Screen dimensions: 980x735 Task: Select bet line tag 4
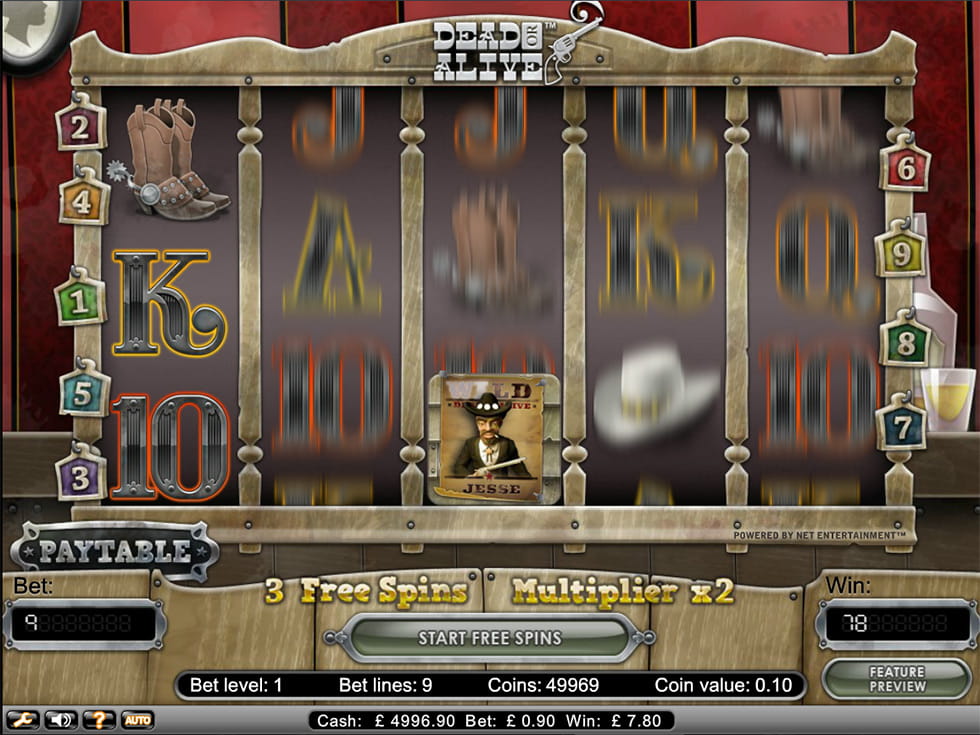click(x=83, y=201)
